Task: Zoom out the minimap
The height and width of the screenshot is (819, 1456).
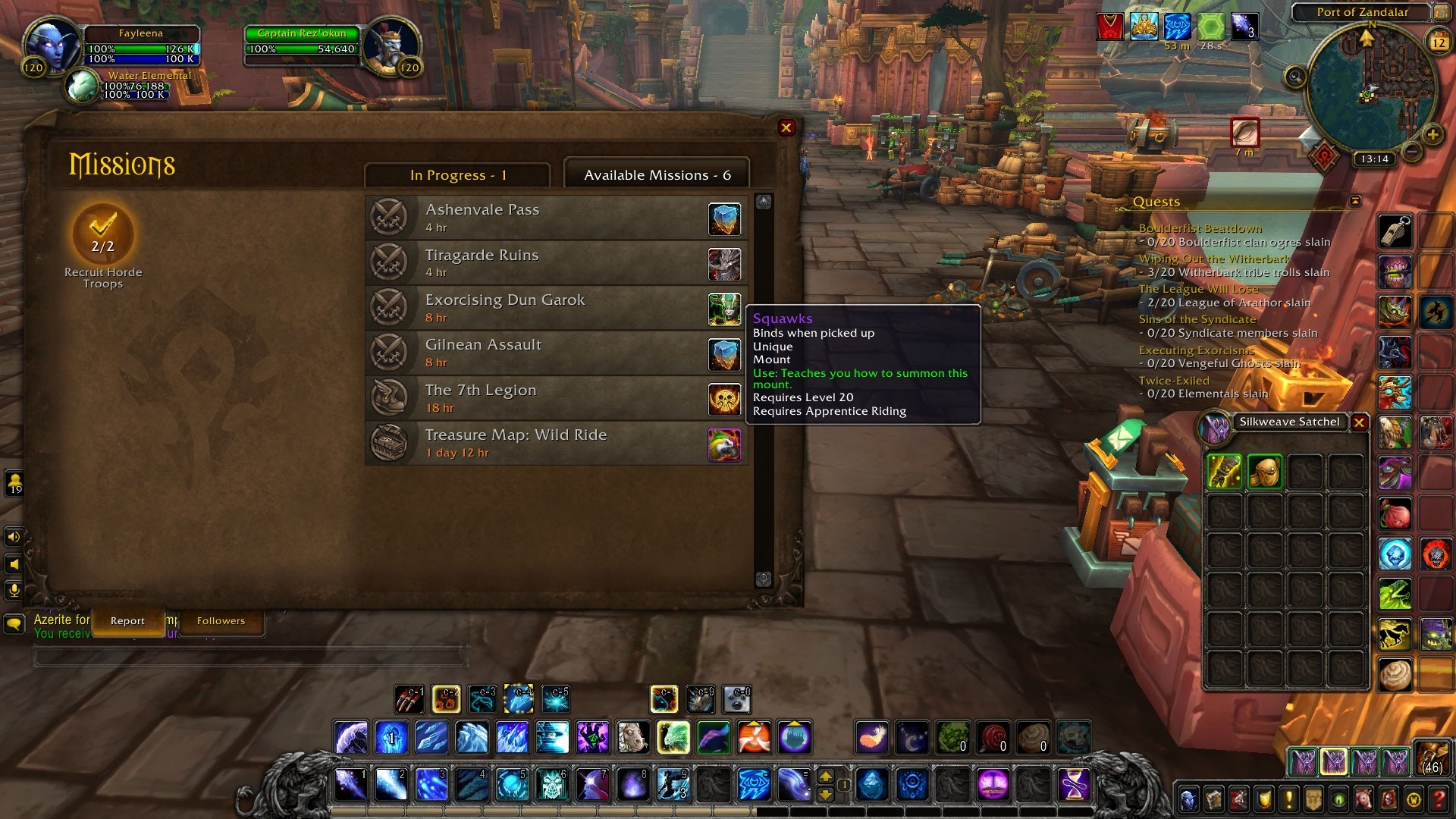Action: point(1411,152)
